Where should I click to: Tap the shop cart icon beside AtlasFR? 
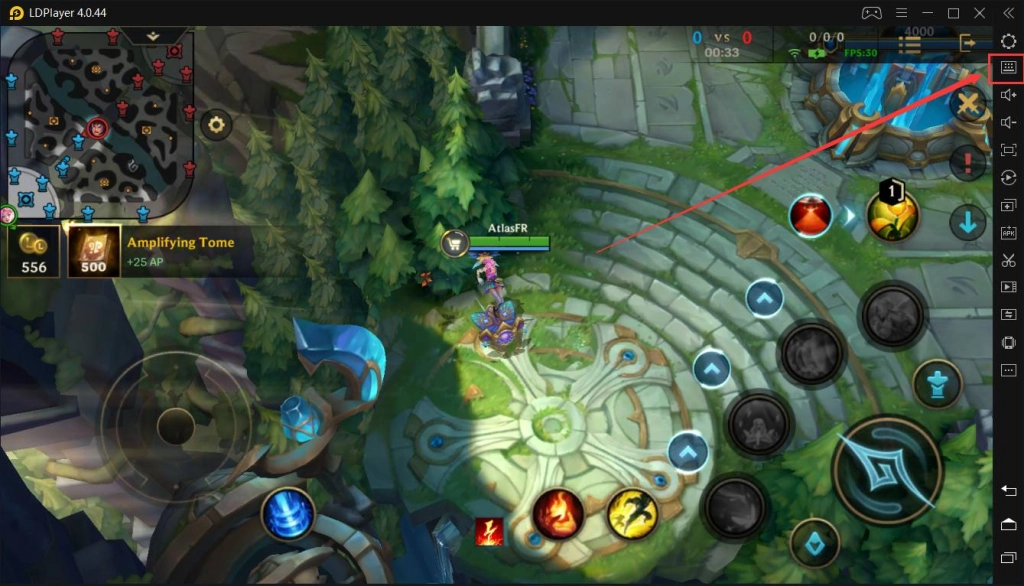[456, 242]
